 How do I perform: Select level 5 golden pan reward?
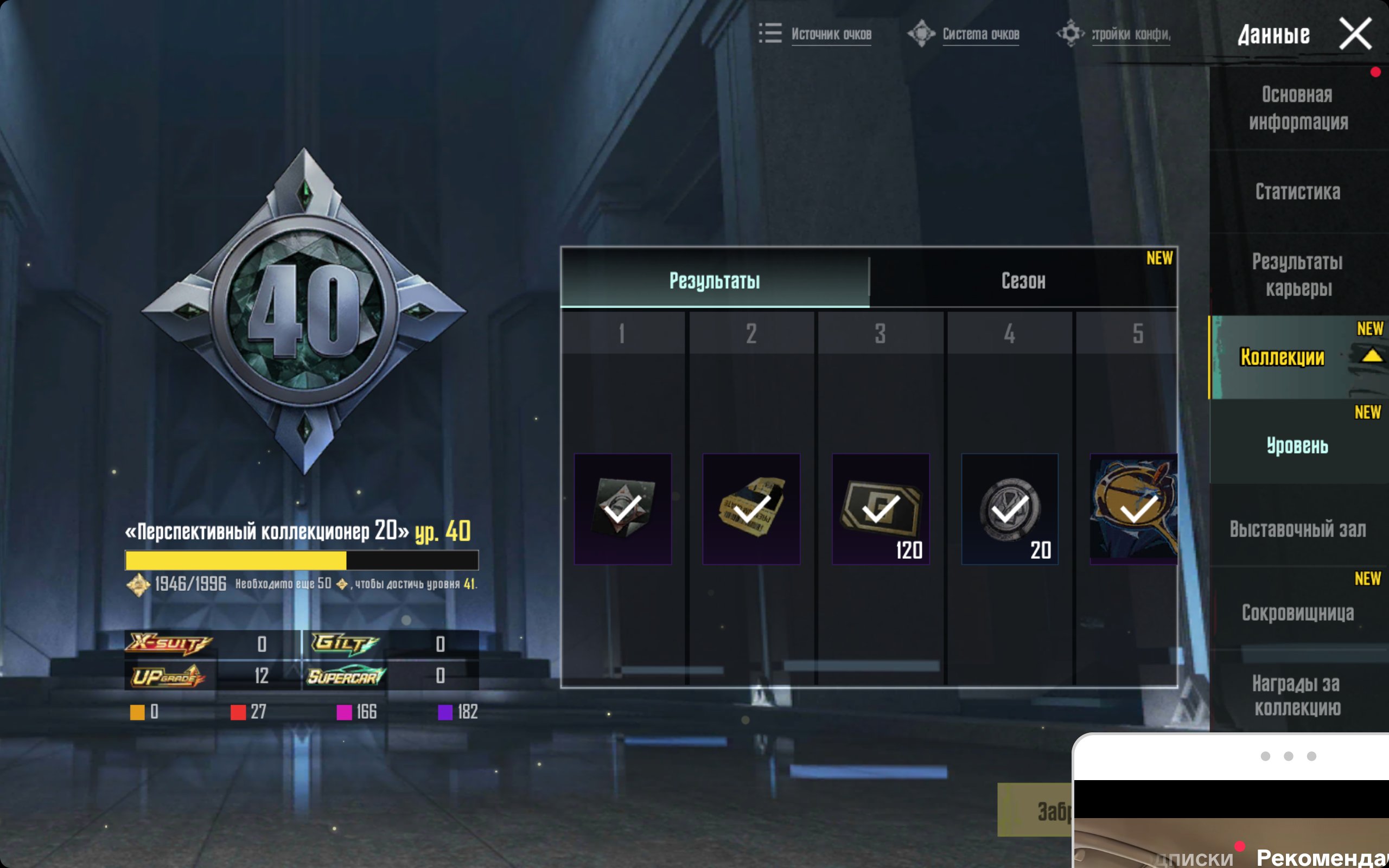(x=1133, y=509)
